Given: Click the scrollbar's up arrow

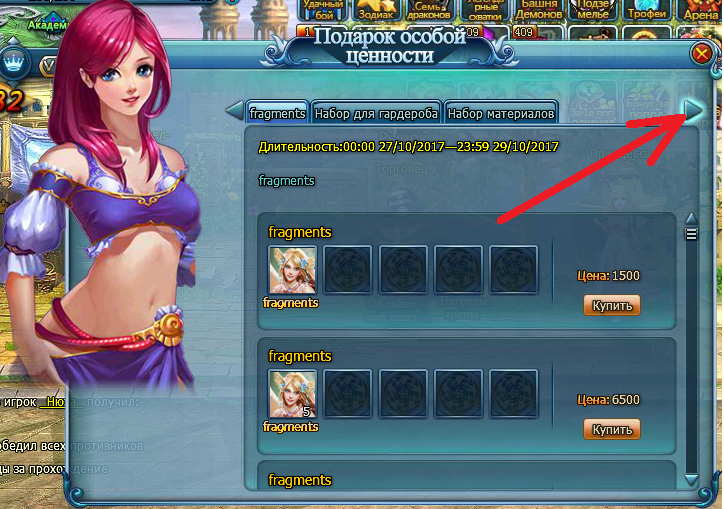Looking at the screenshot, I should 690,219.
